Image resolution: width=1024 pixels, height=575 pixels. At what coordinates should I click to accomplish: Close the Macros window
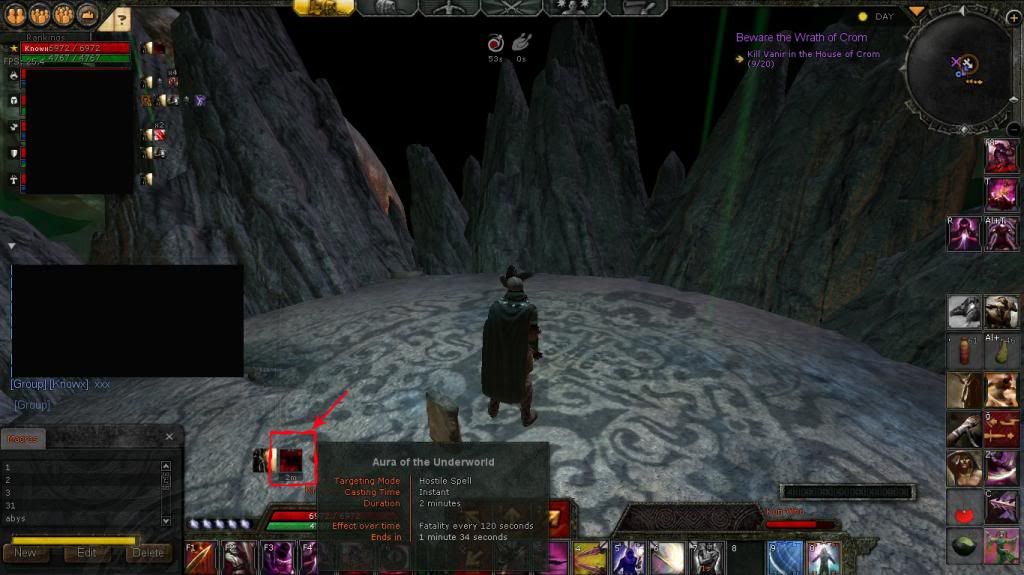[x=169, y=437]
